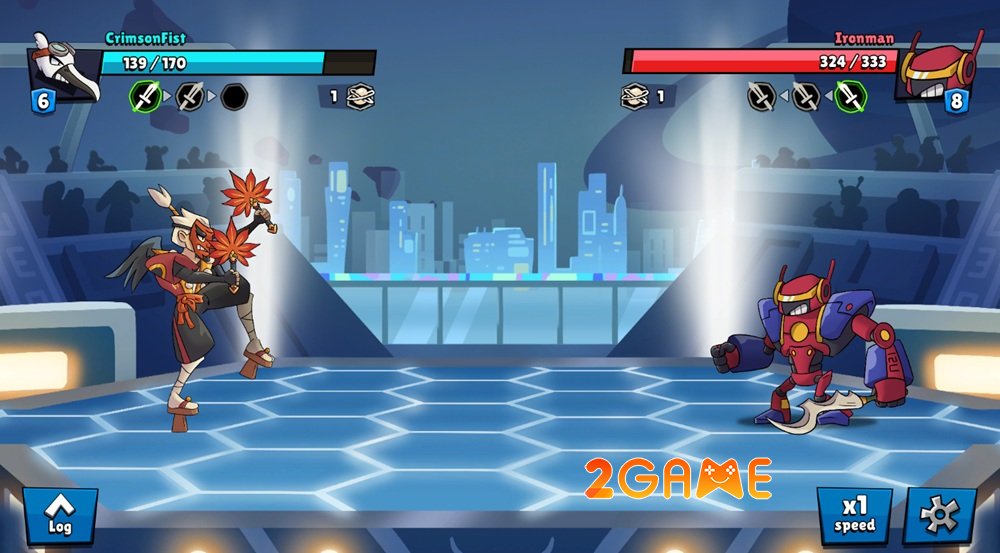This screenshot has height=553, width=1000.
Task: Toggle the x1 speed button
Action: tap(854, 516)
